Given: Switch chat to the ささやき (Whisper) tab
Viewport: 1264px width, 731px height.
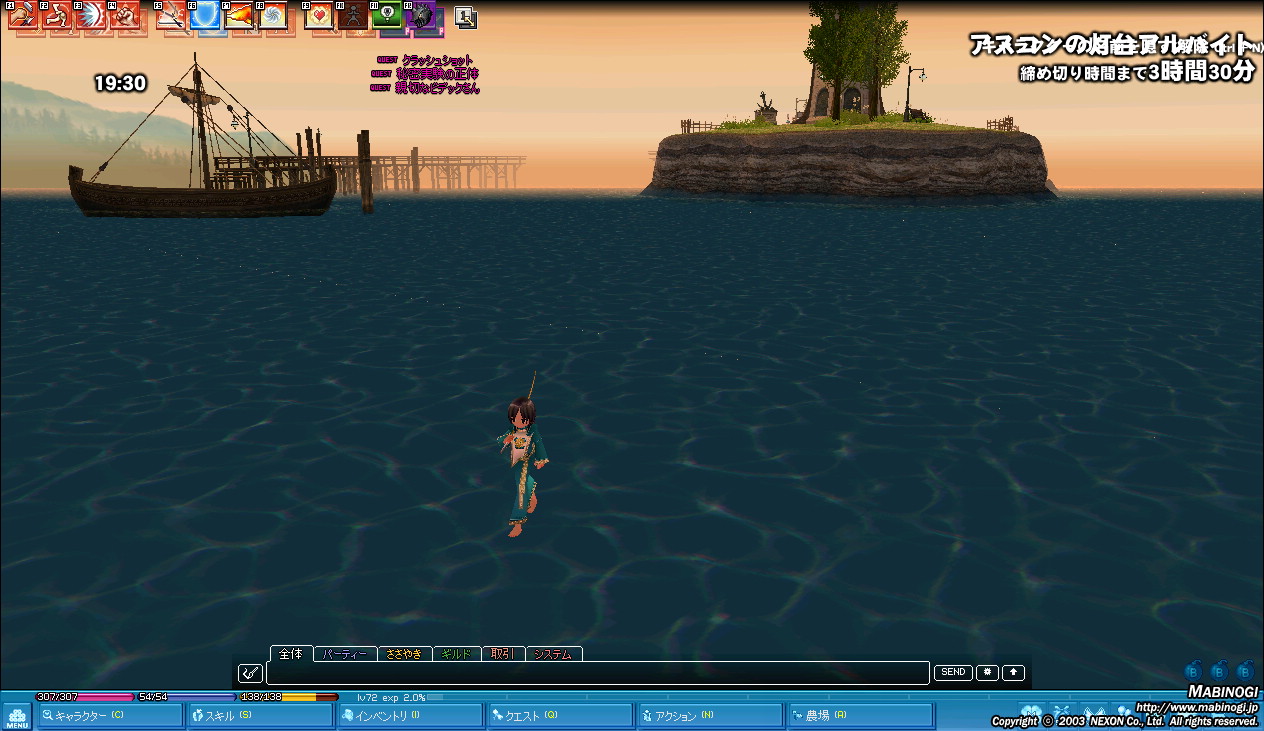Looking at the screenshot, I should point(404,654).
